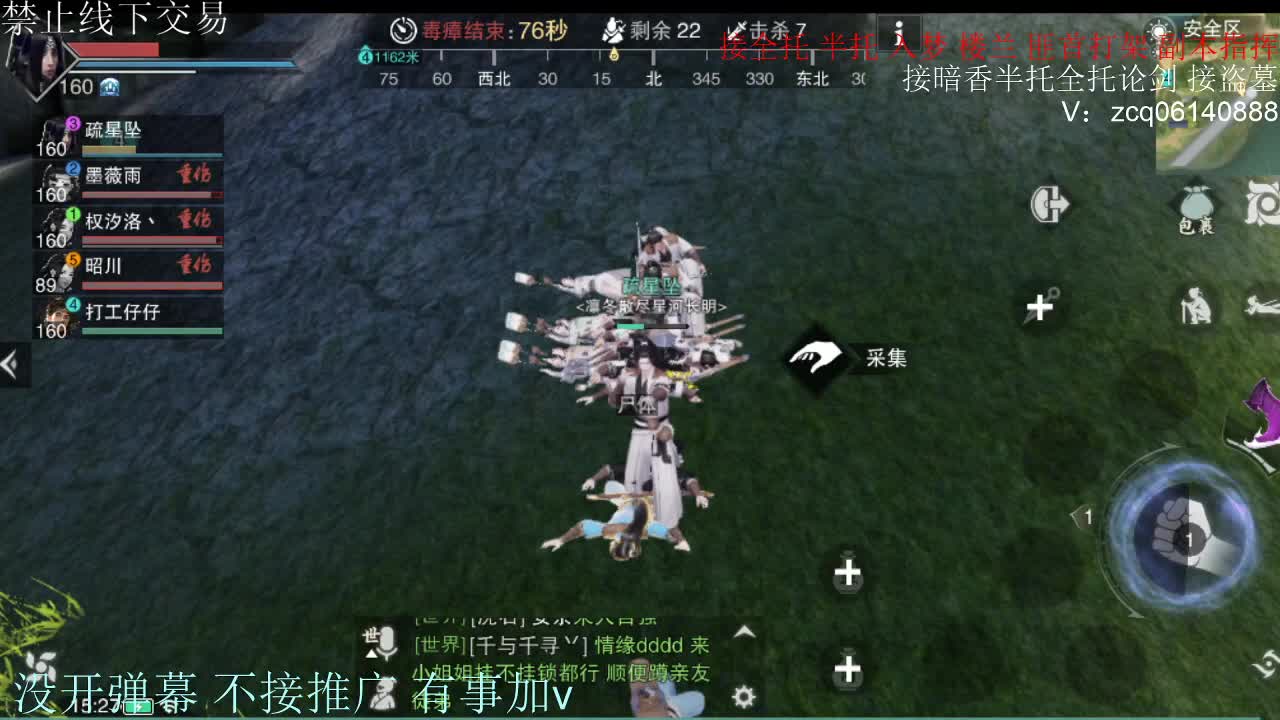
Task: Open chat settings via gear icon
Action: click(x=741, y=696)
